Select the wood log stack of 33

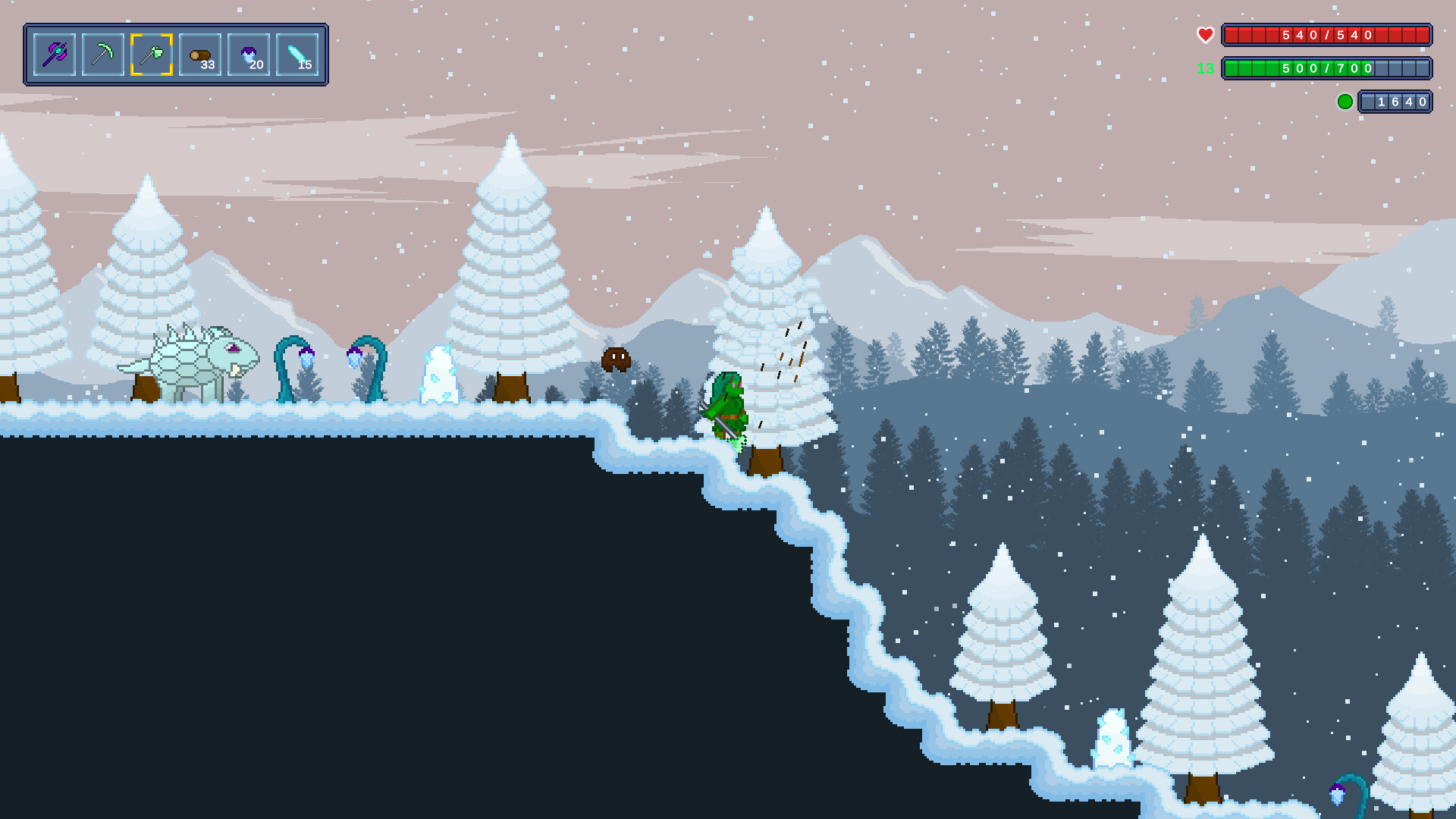[200, 53]
